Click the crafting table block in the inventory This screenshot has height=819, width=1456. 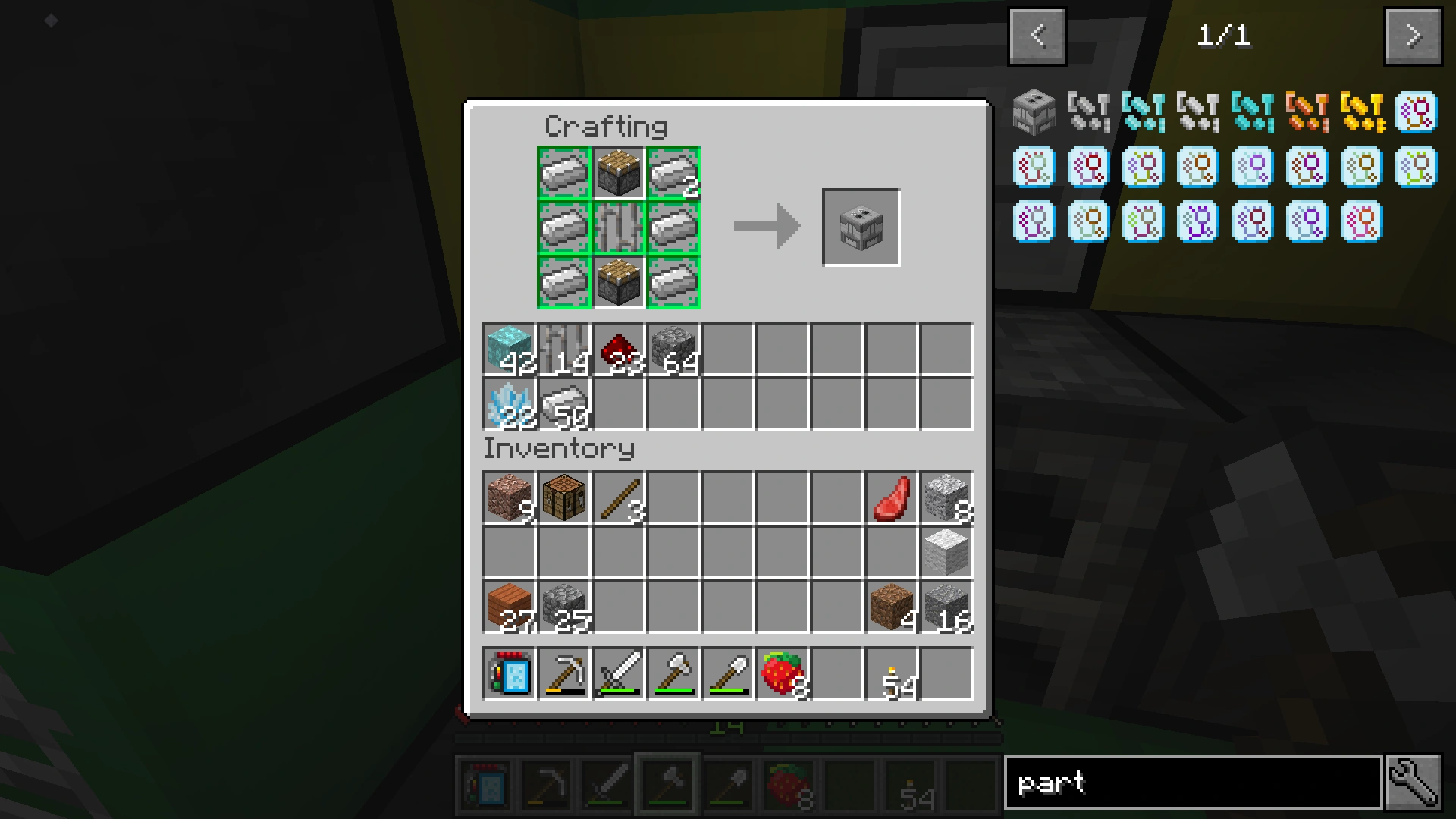[x=563, y=497]
